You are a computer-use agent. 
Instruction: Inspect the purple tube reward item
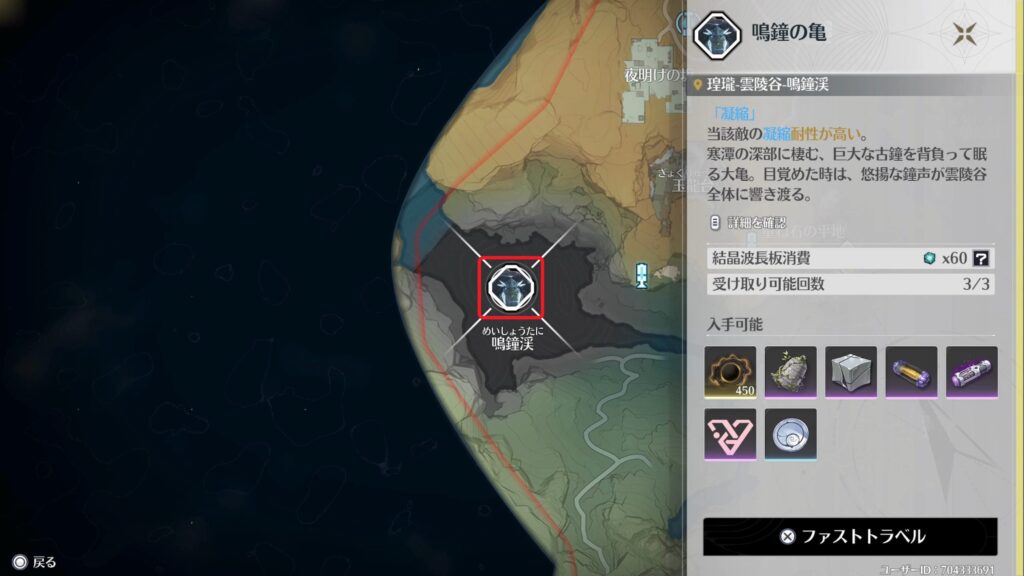tap(971, 372)
